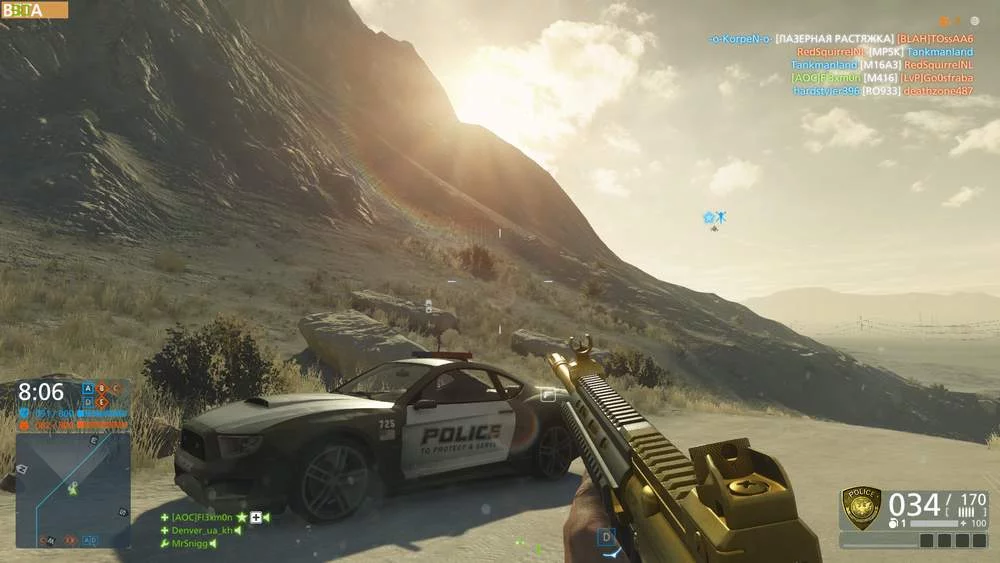1000x563 pixels.
Task: Select objective flag E in the HUD
Action: click(x=101, y=401)
